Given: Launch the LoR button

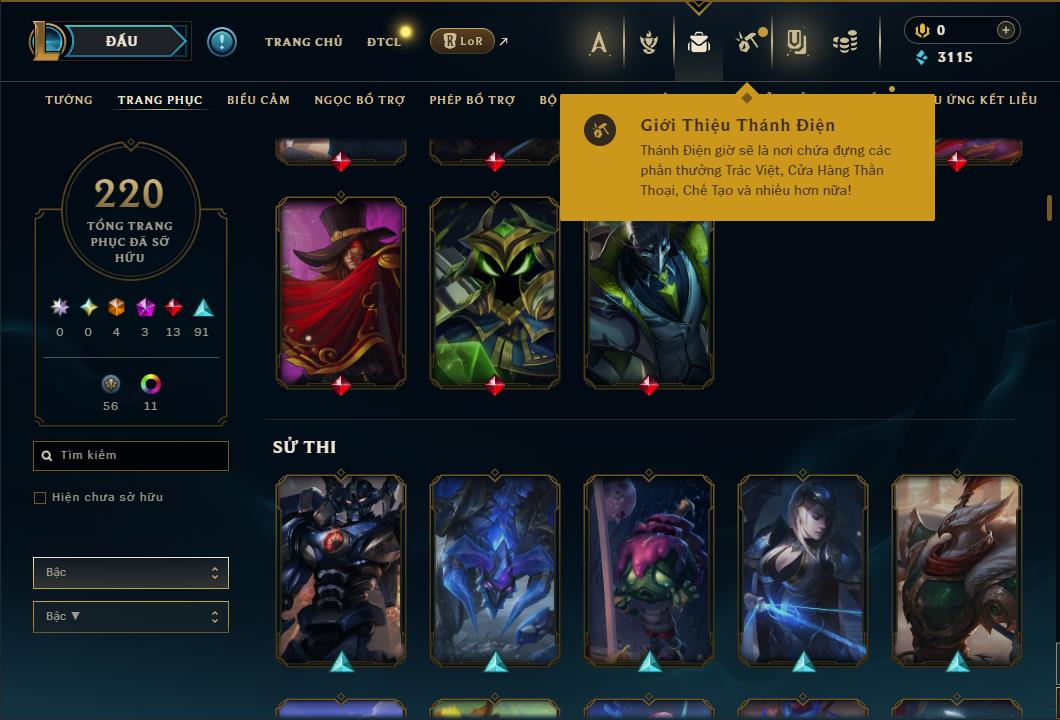Looking at the screenshot, I should 462,41.
